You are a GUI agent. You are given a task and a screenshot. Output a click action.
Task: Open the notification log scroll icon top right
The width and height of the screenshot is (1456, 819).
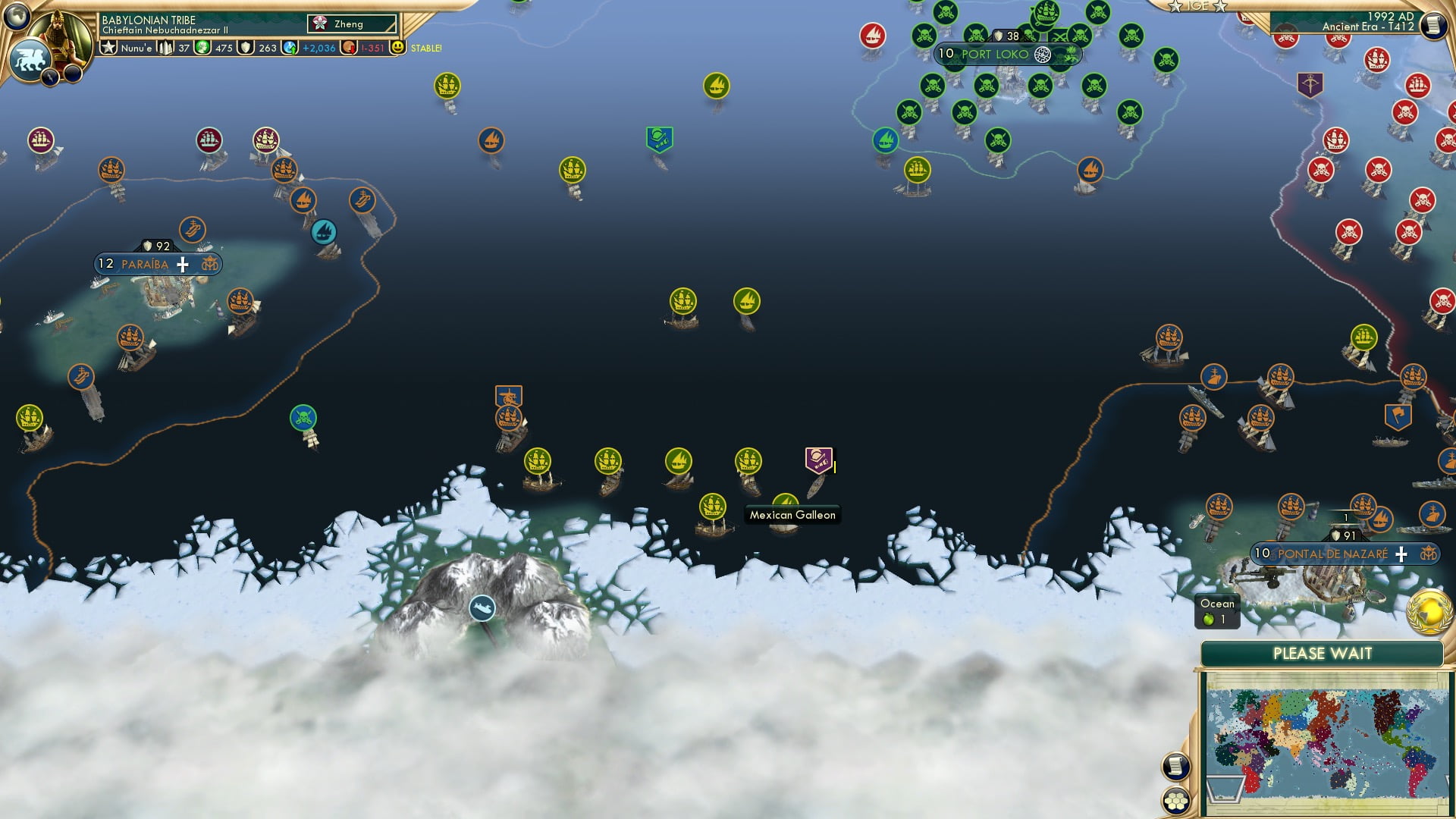coord(1432,25)
